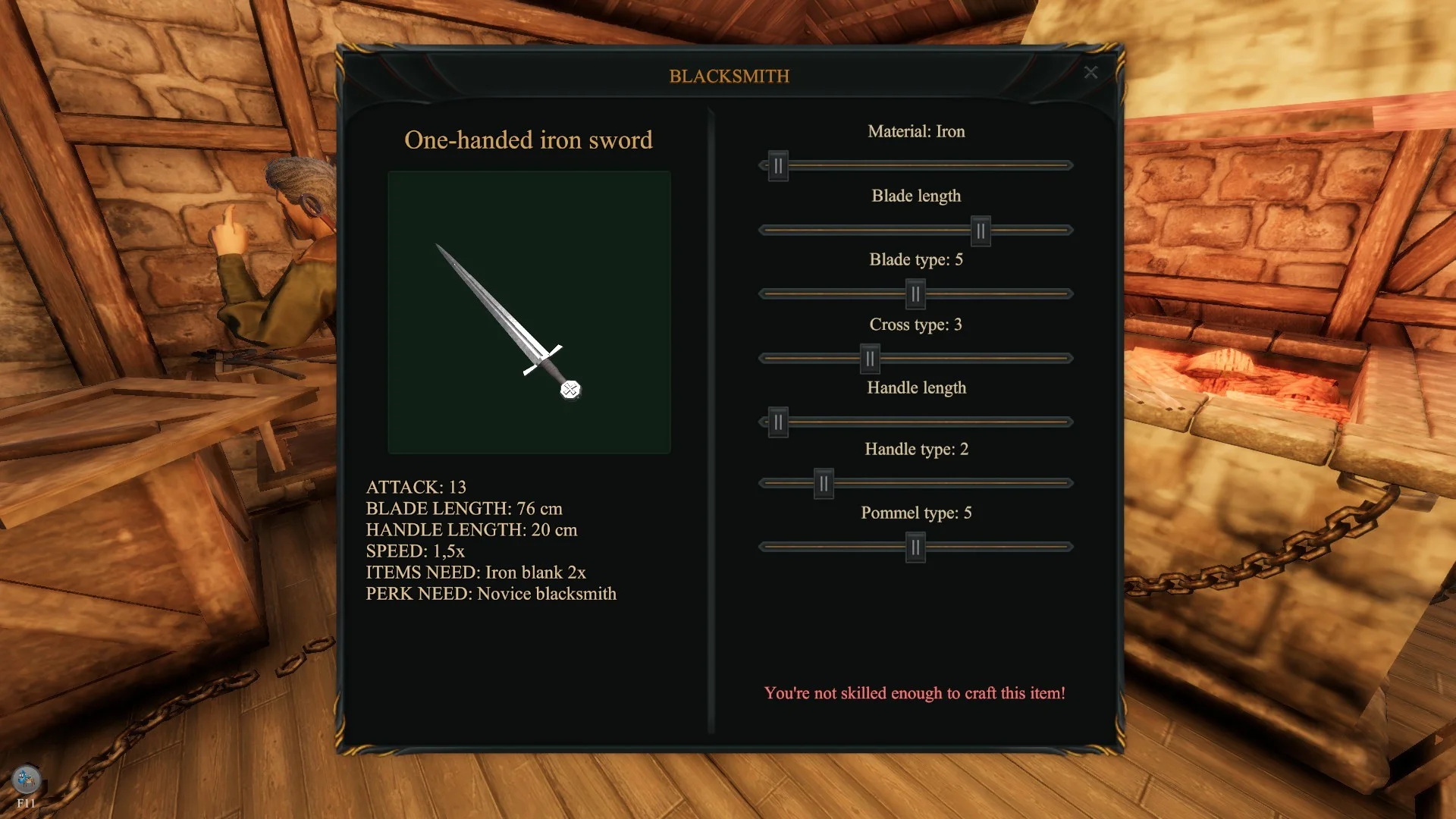Click the Pommel type slider handle
1456x819 pixels.
915,548
